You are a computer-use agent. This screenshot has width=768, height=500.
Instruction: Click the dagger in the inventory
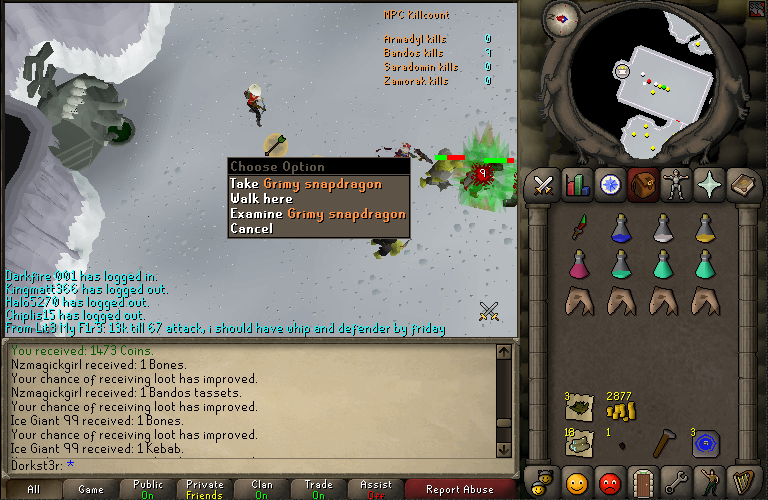pos(579,228)
